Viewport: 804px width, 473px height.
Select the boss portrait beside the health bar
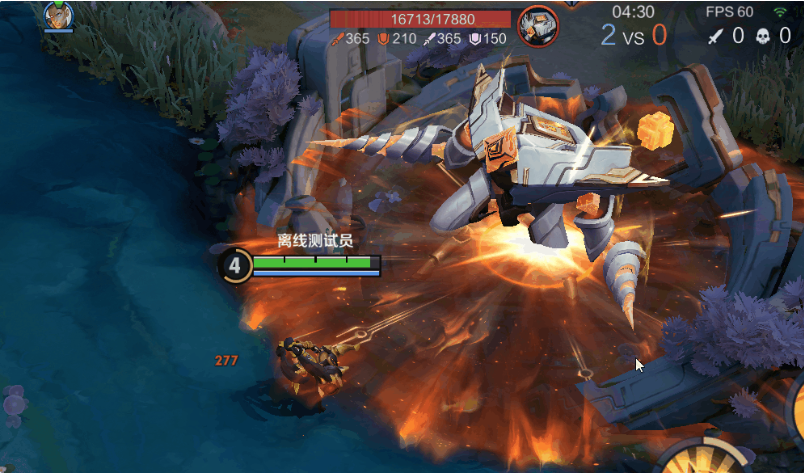click(538, 23)
